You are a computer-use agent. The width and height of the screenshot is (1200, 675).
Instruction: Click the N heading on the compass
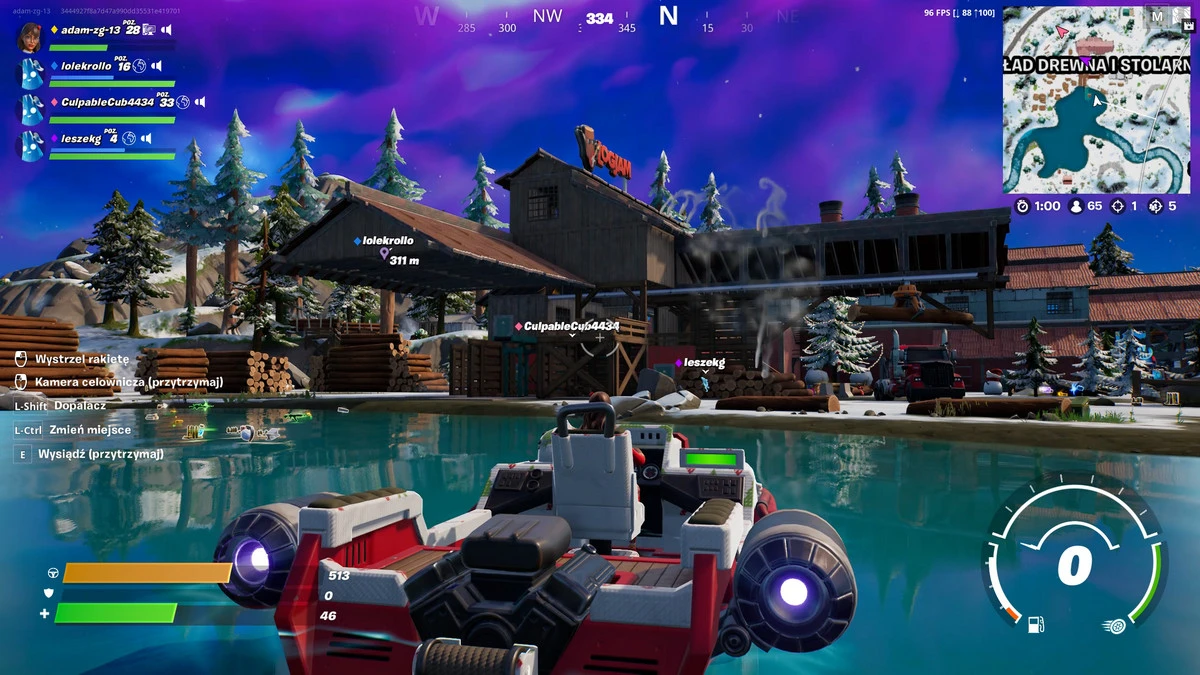(x=668, y=16)
